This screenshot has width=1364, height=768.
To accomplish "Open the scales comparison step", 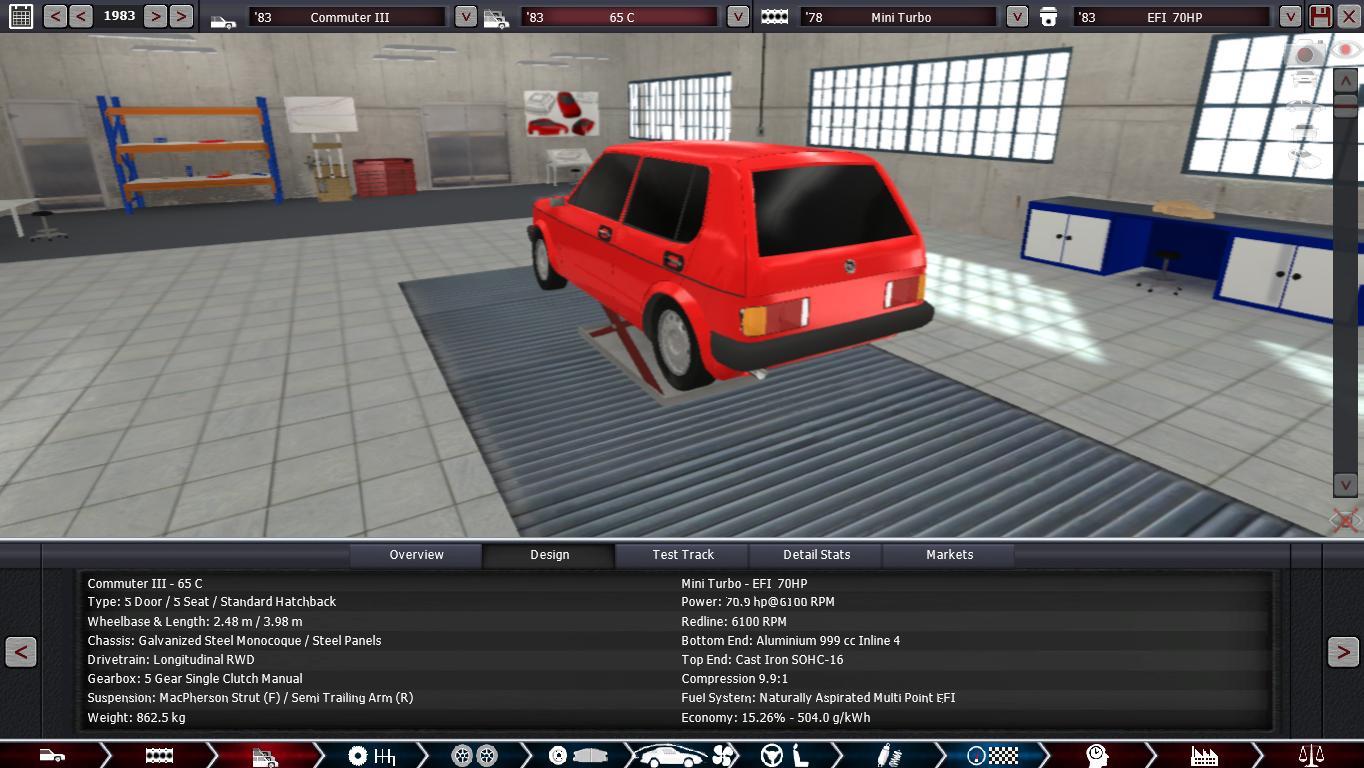I will [1310, 756].
